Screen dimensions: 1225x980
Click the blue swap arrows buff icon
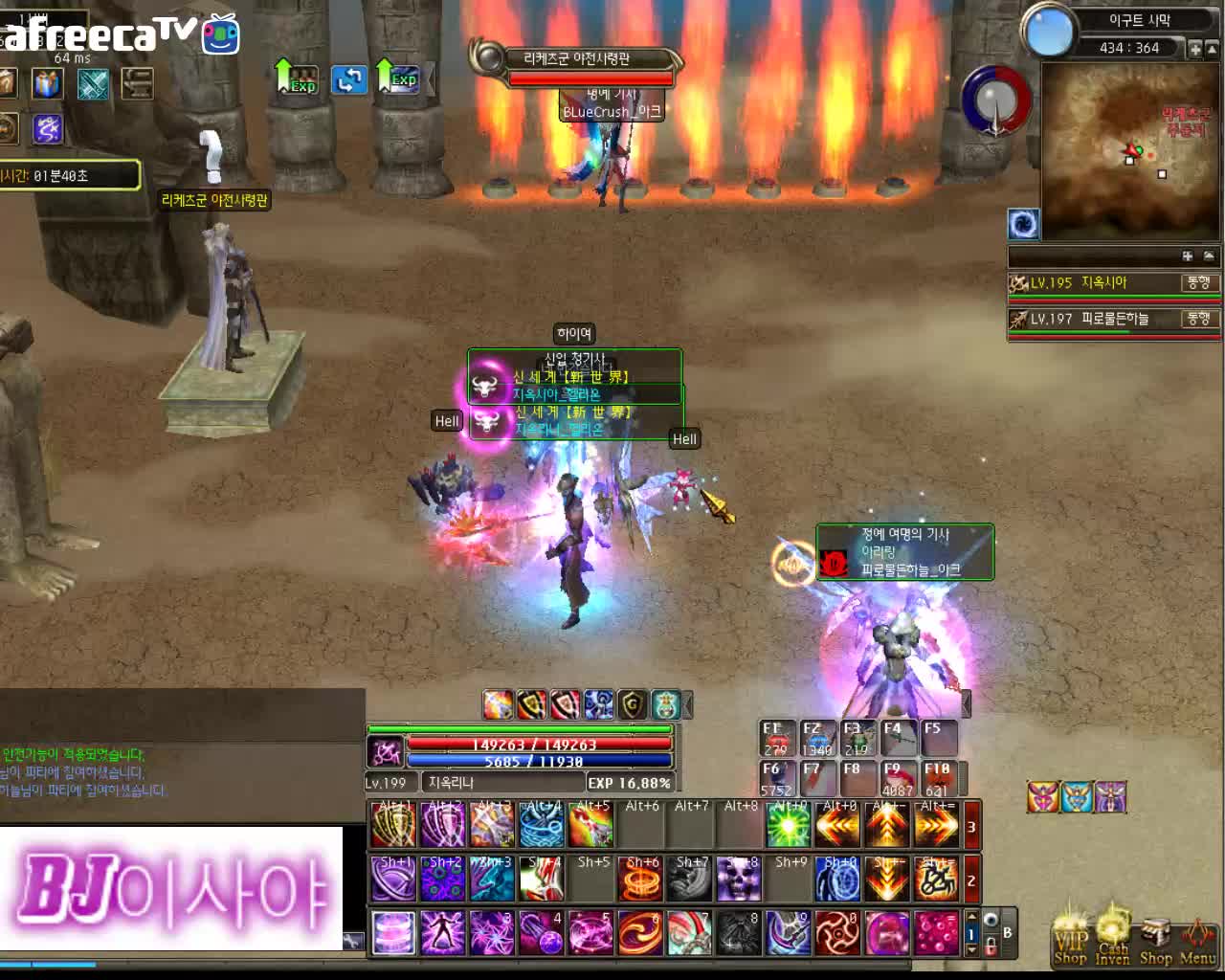pos(349,79)
